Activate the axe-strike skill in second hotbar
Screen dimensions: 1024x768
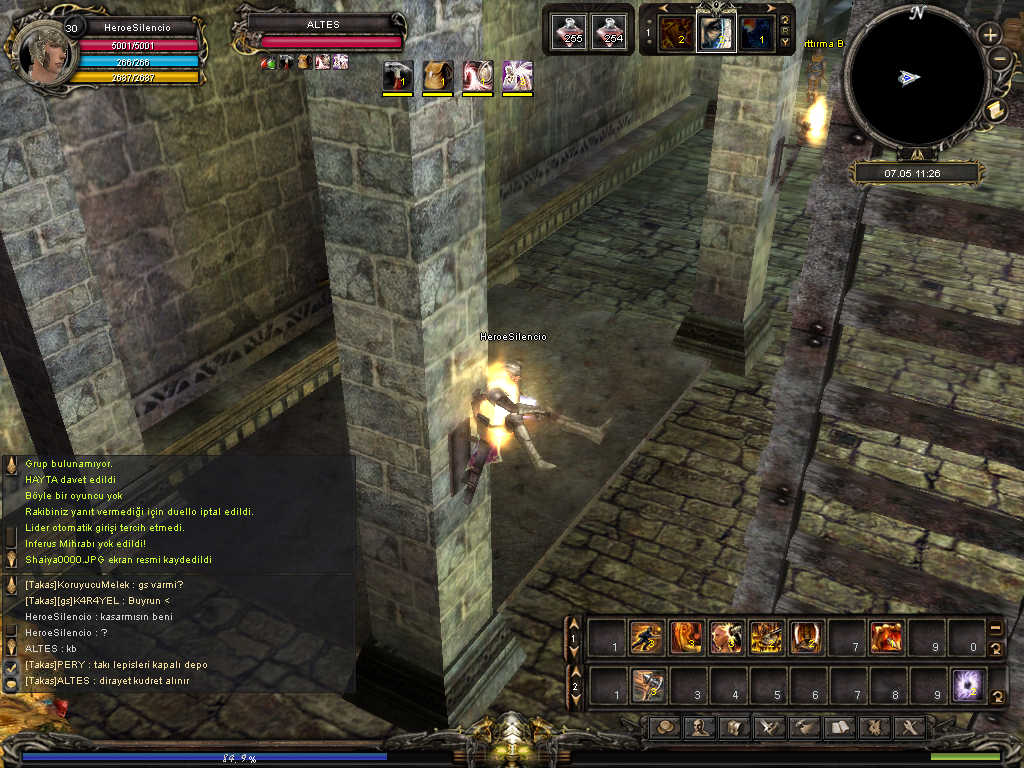click(647, 686)
